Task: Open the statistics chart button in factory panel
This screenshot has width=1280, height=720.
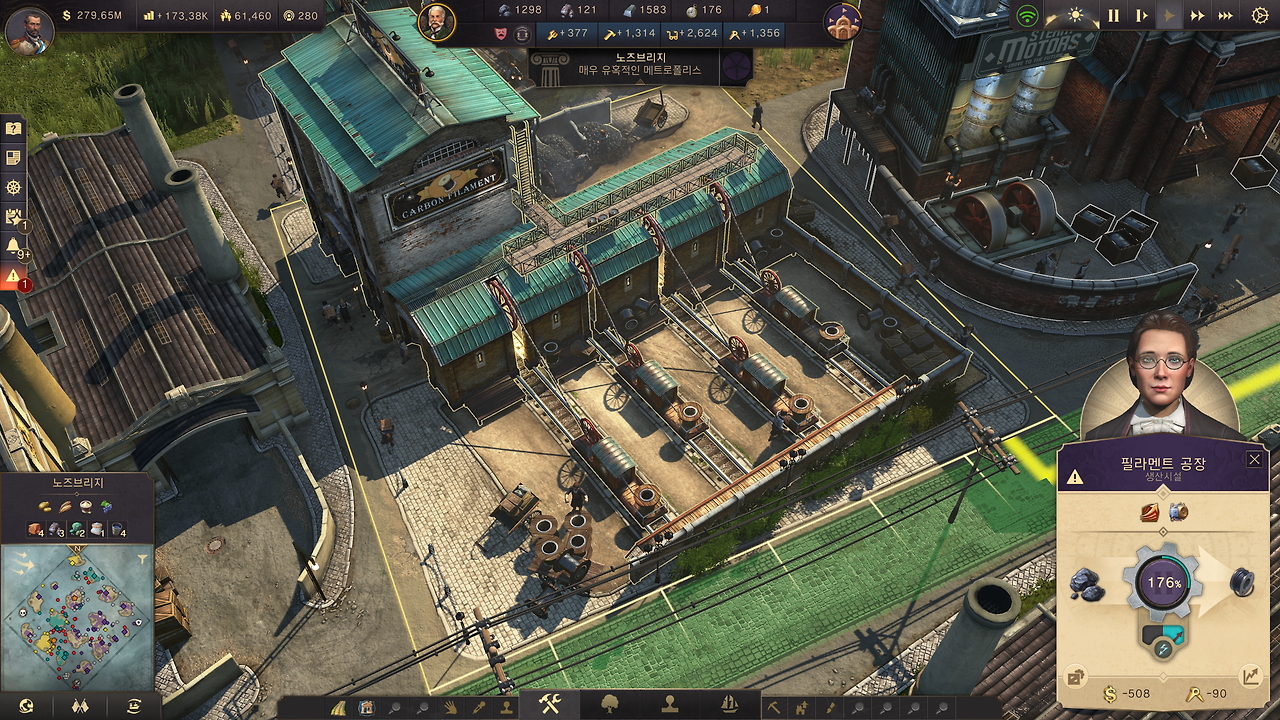Action: click(x=1250, y=677)
